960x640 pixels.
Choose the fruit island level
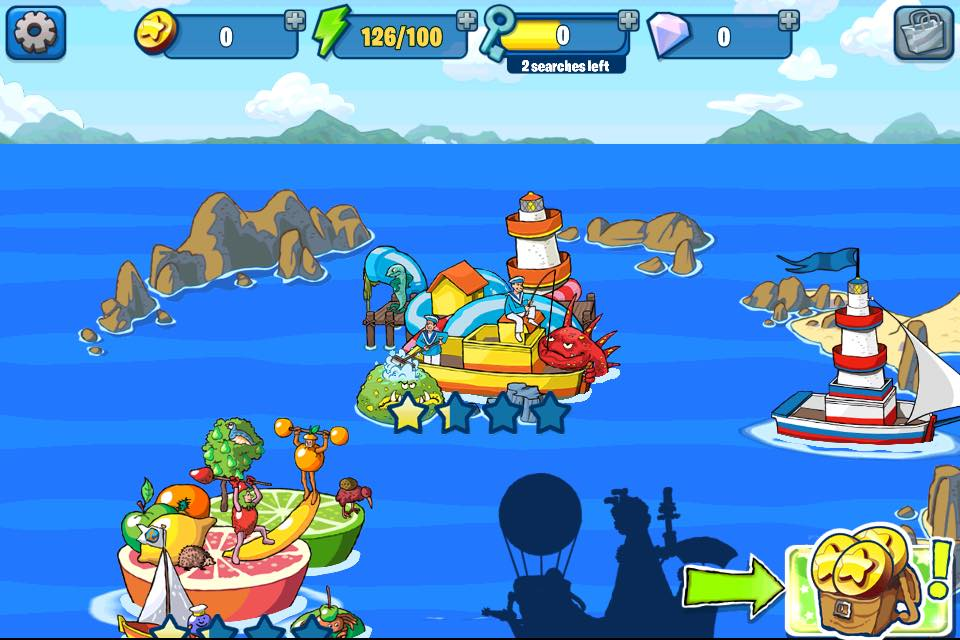click(x=240, y=530)
